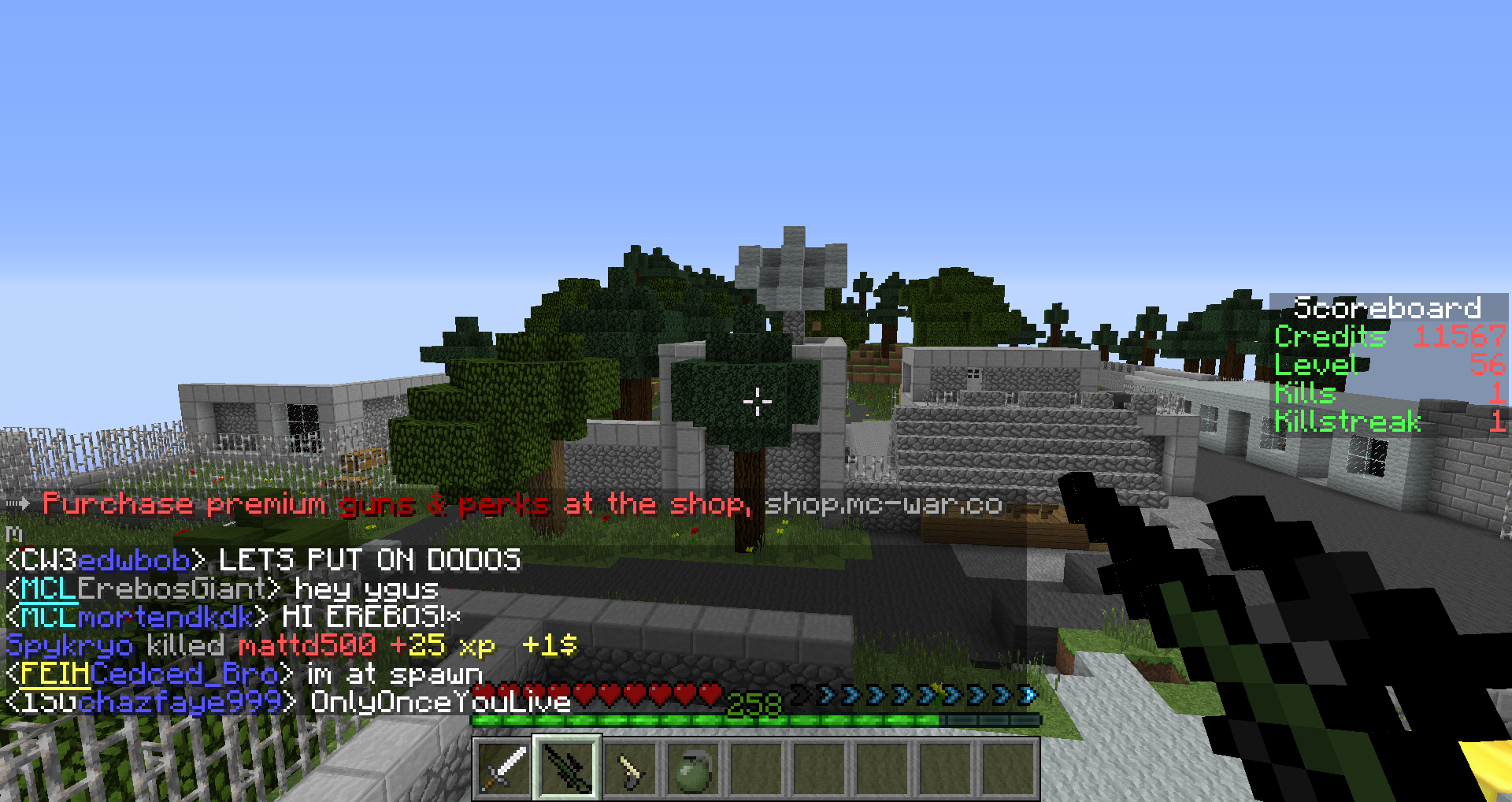Select the green grenade hotbar slot
The width and height of the screenshot is (1512, 802).
tap(693, 768)
